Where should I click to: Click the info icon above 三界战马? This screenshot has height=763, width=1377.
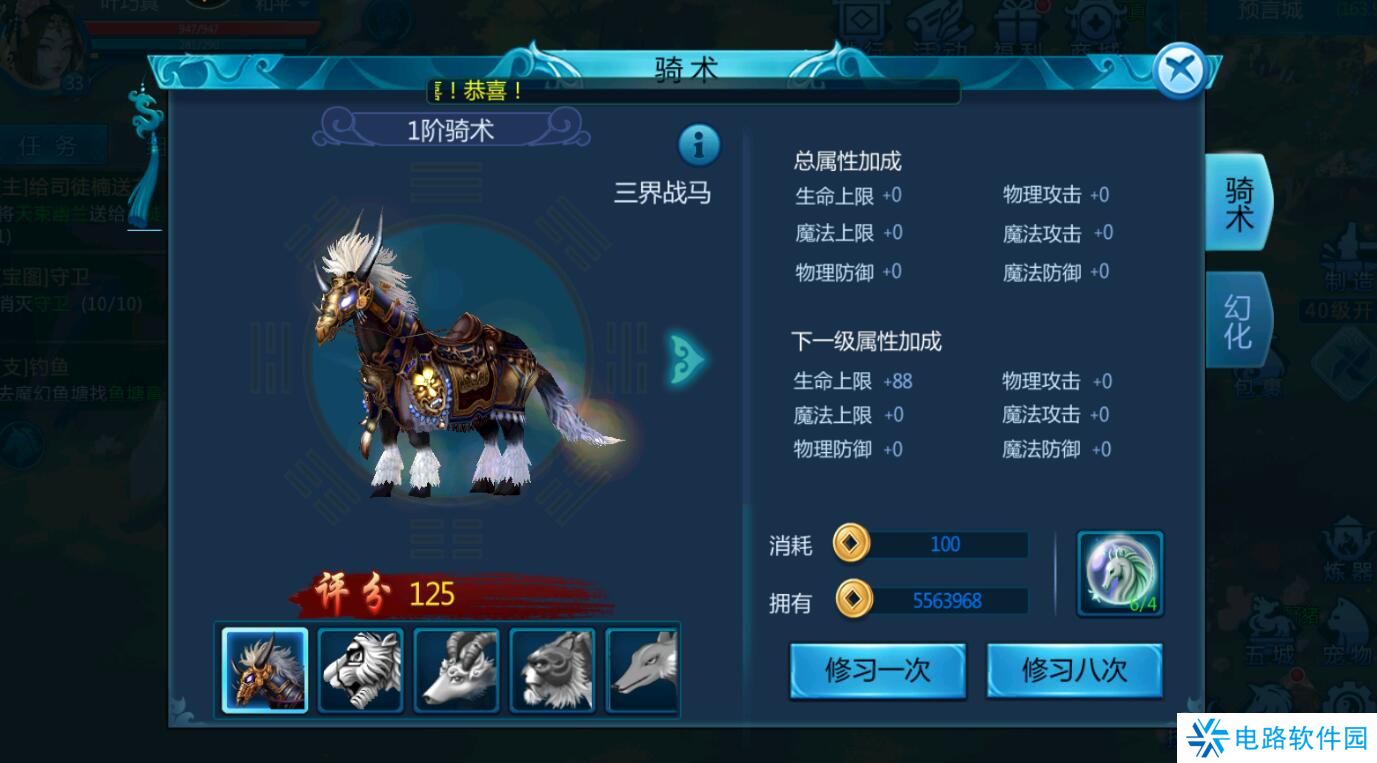tap(697, 146)
